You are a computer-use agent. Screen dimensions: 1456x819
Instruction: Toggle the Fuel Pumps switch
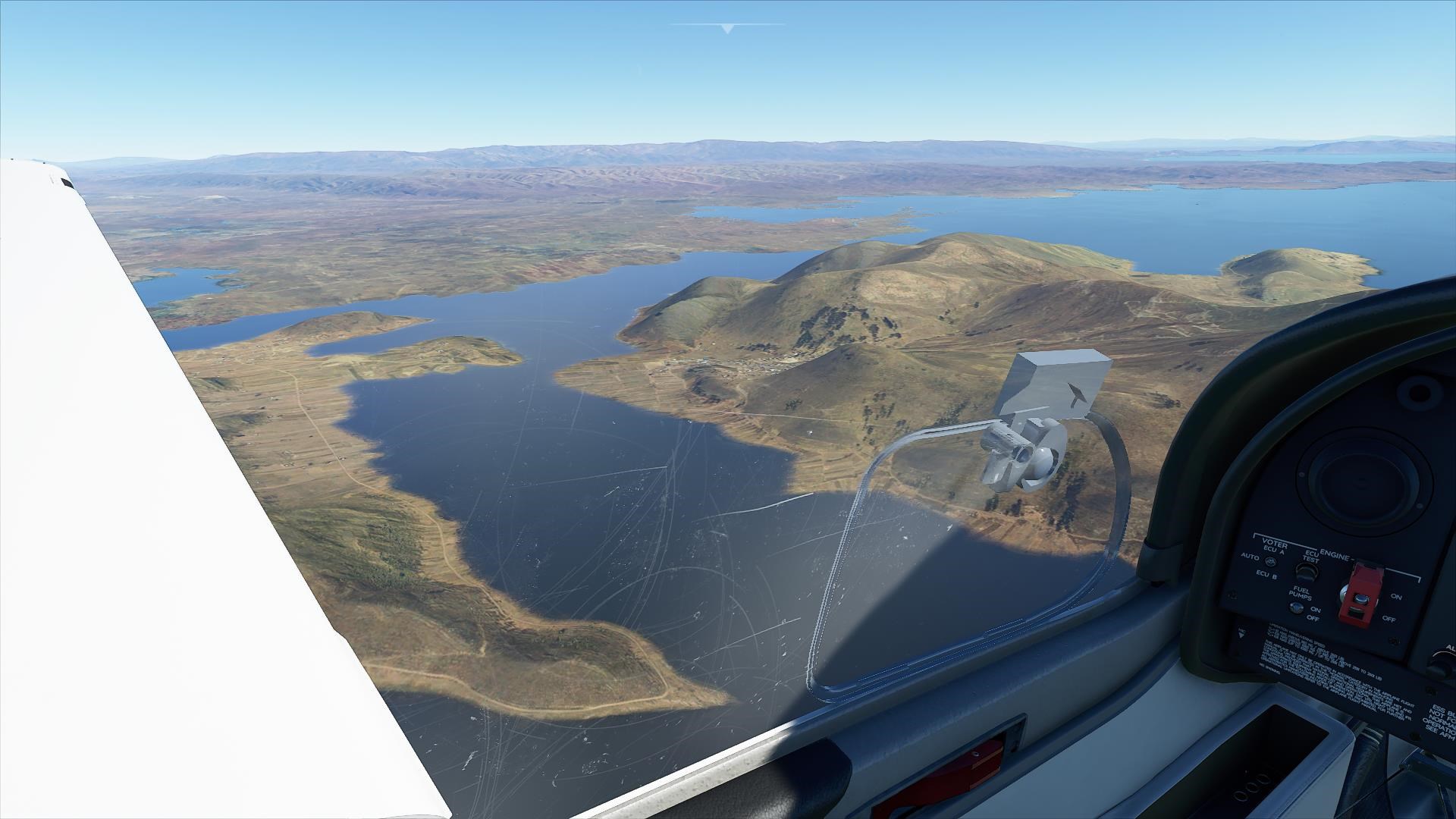coord(1297,607)
